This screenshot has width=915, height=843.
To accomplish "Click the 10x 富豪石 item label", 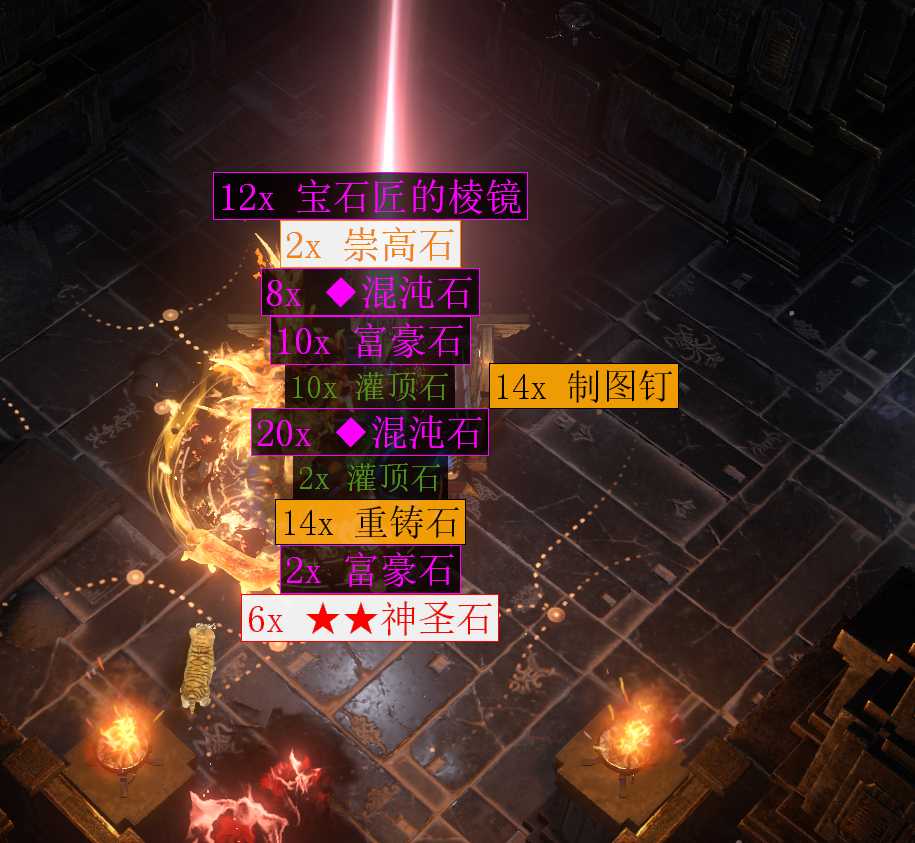I will click(369, 341).
